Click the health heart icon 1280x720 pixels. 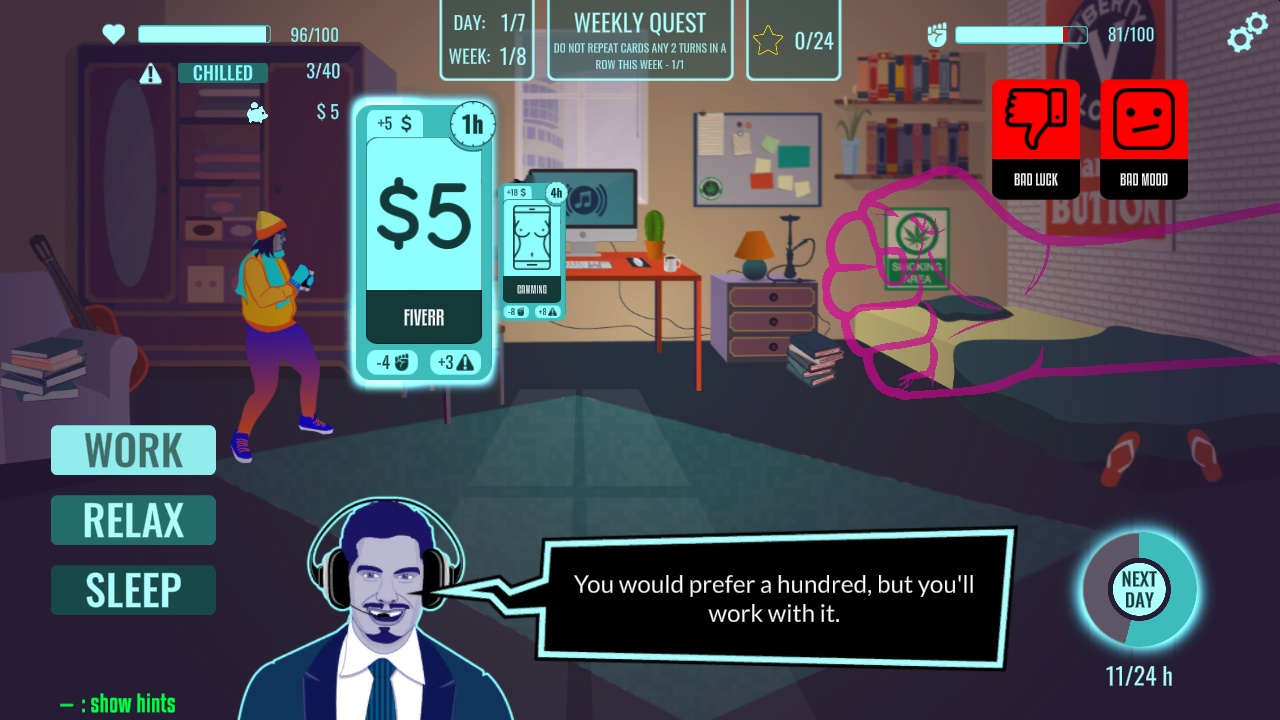pyautogui.click(x=113, y=32)
